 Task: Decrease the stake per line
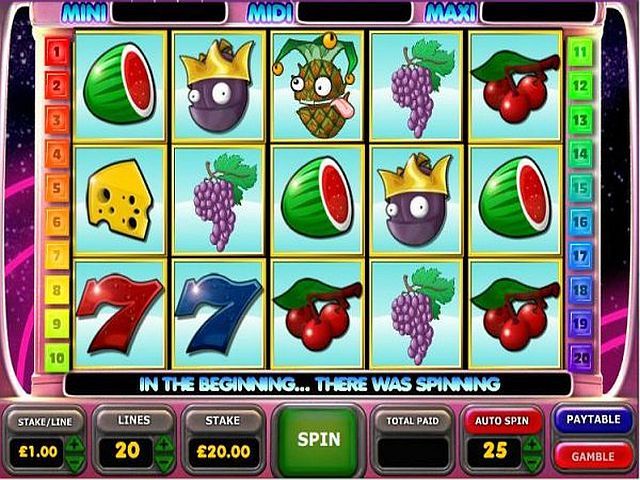click(x=73, y=460)
